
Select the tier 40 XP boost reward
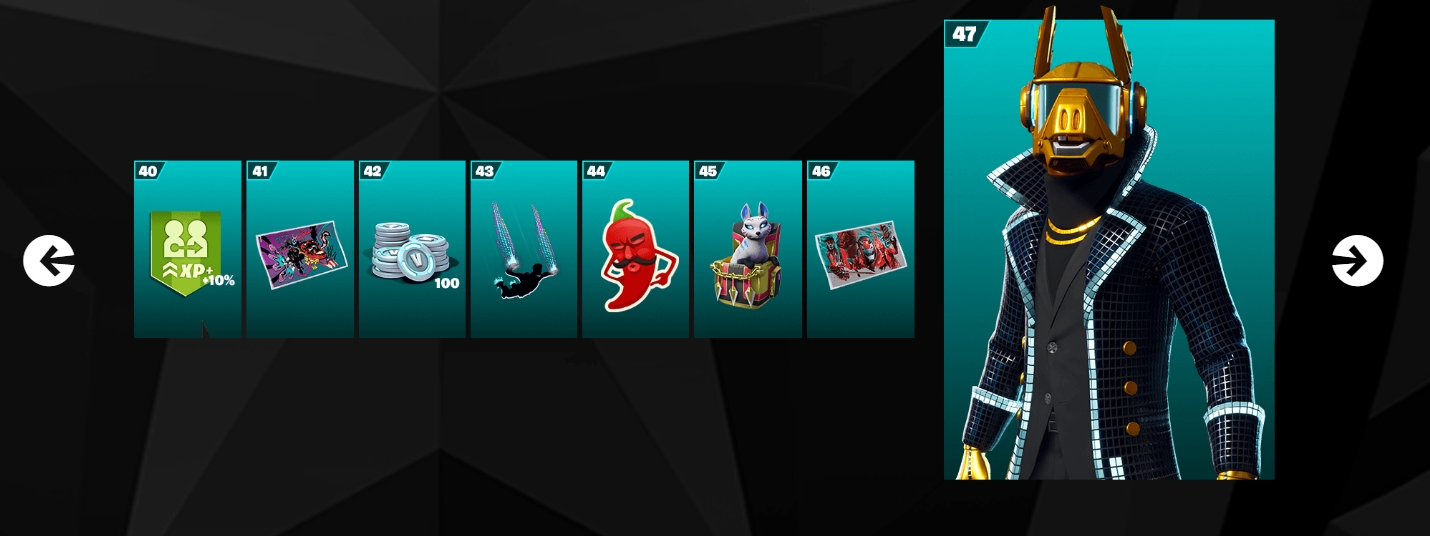(x=188, y=250)
